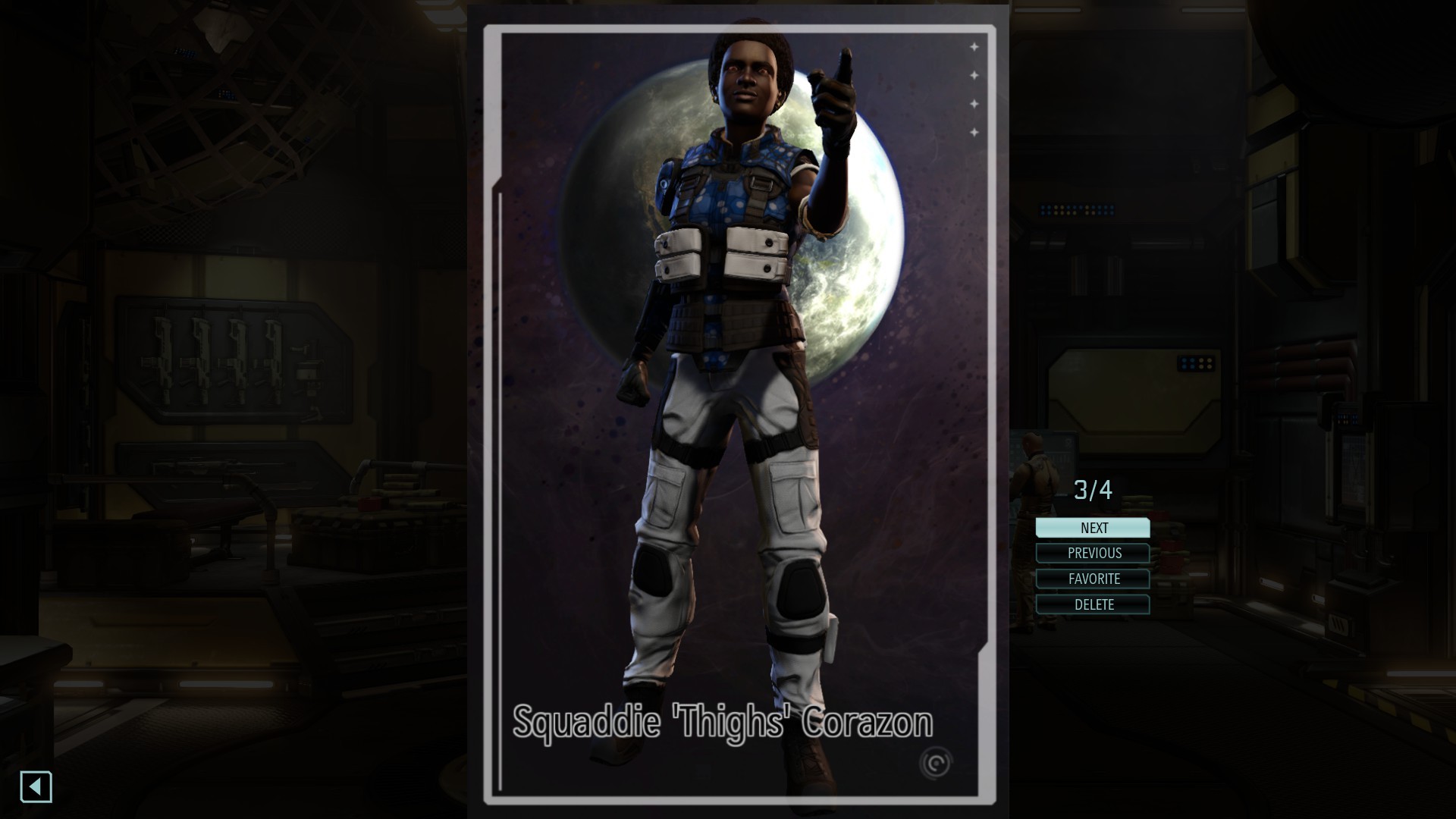Mark this poster as Favorite
Viewport: 1456px width, 819px height.
coord(1093,579)
